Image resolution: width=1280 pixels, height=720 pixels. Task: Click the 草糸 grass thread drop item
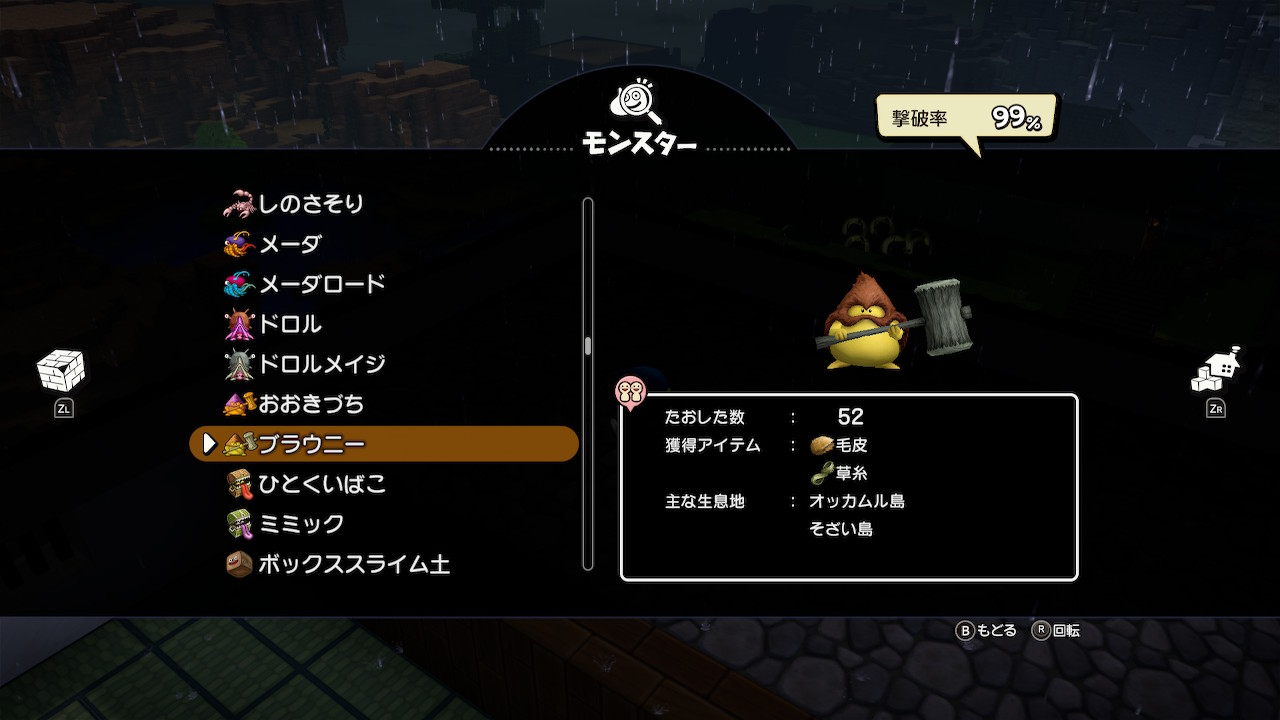point(840,473)
